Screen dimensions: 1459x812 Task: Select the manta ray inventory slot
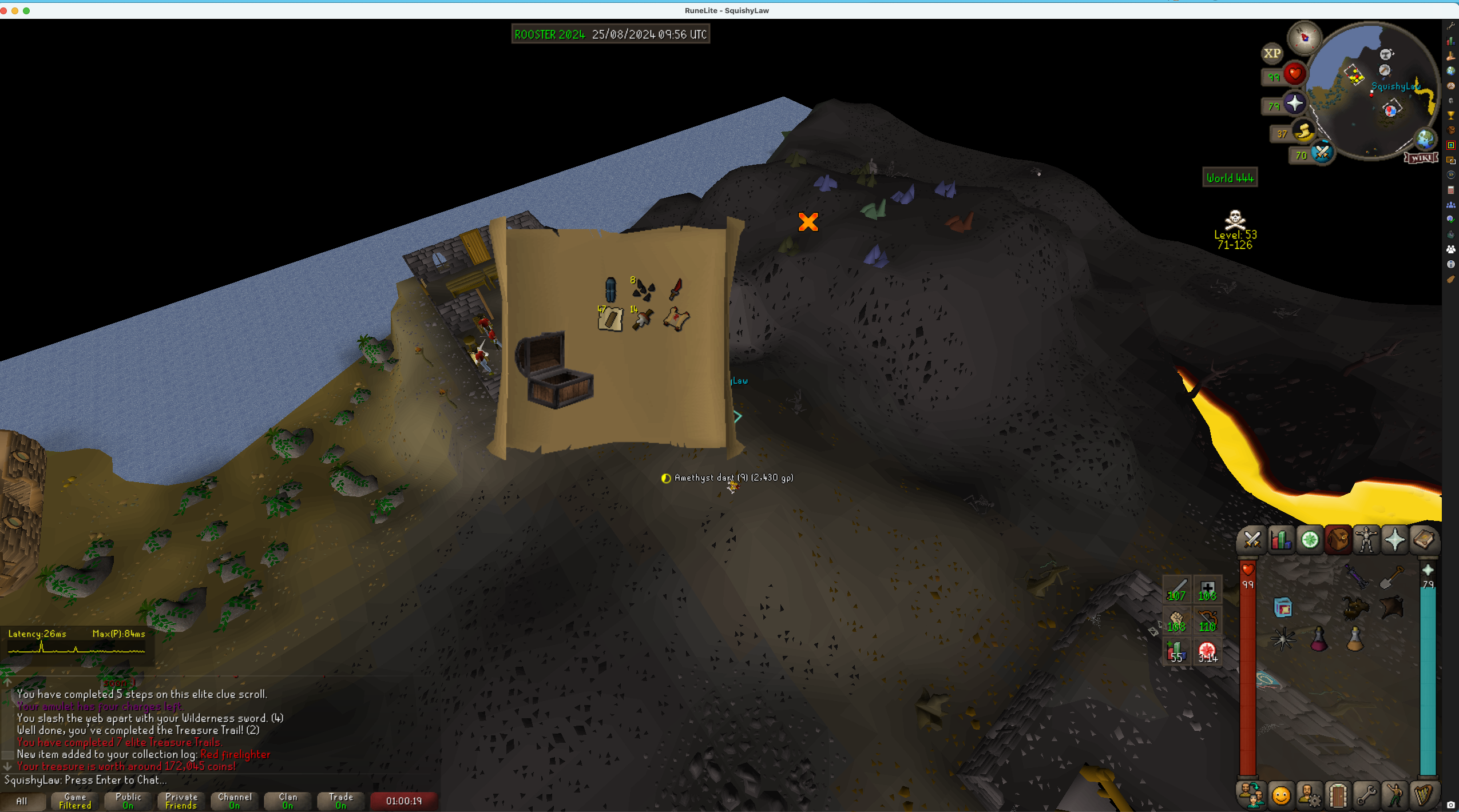coord(1391,608)
